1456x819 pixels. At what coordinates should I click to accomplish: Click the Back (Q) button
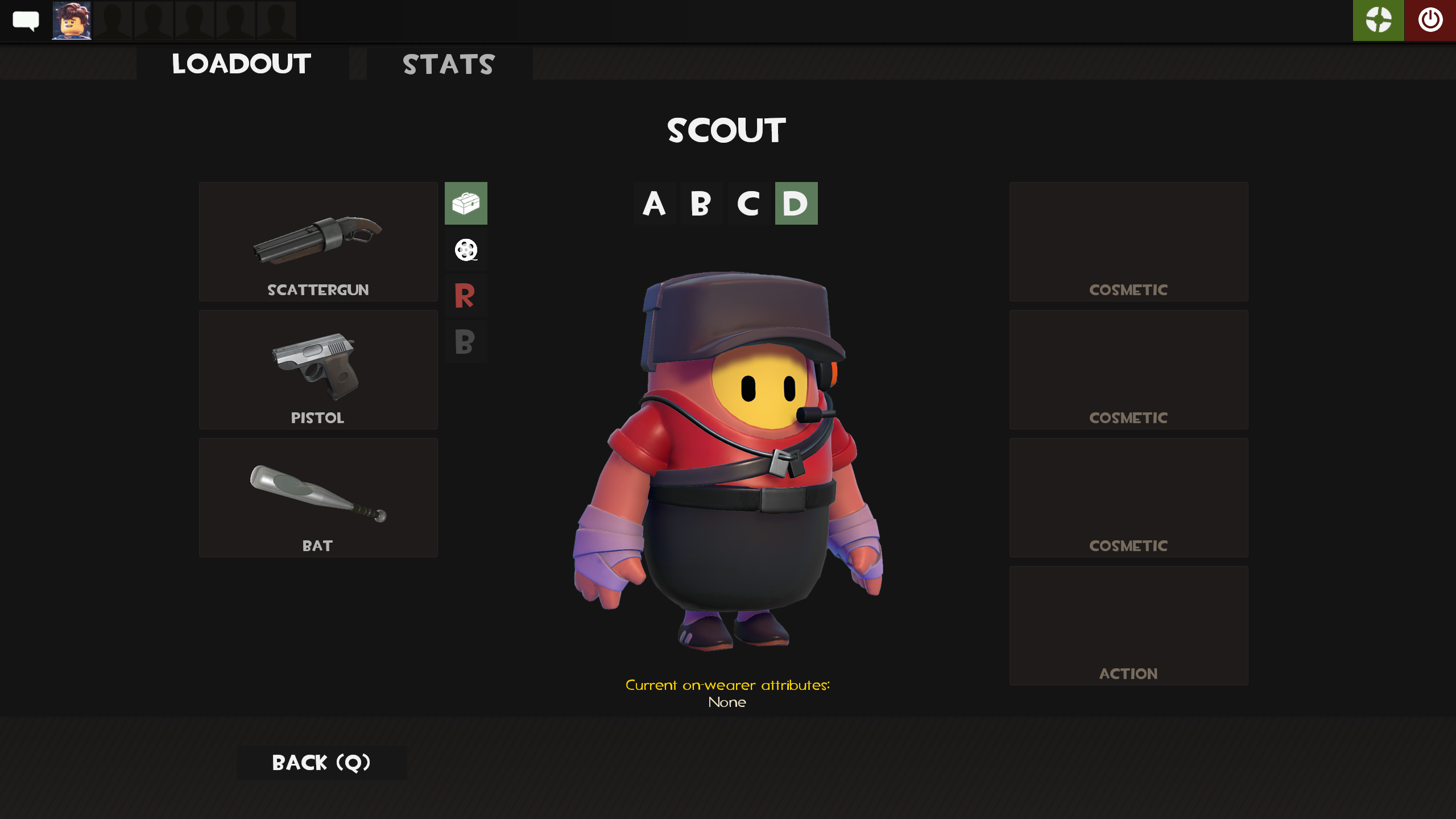pyautogui.click(x=321, y=762)
